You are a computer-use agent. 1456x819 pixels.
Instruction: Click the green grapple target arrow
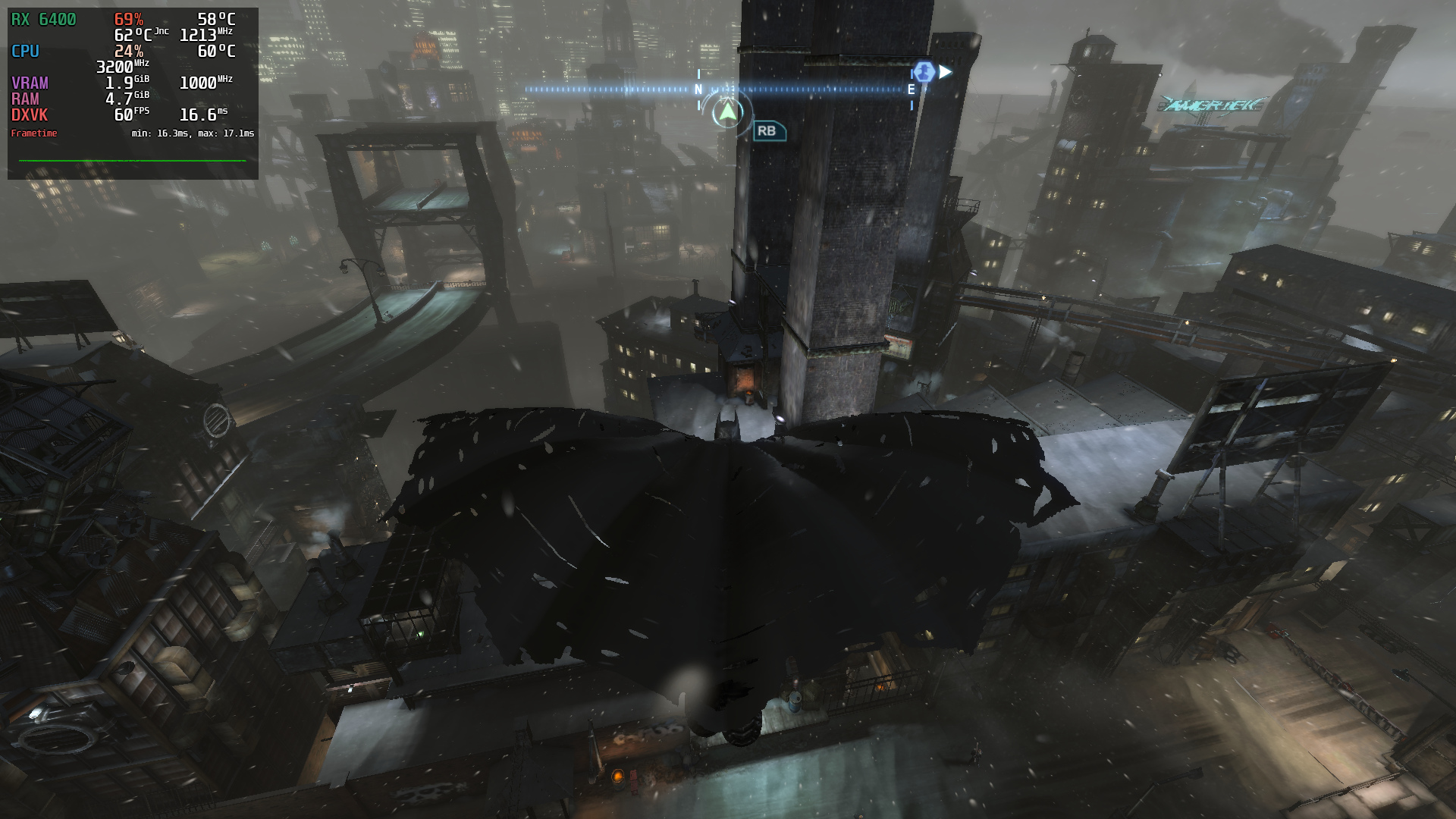tap(728, 112)
